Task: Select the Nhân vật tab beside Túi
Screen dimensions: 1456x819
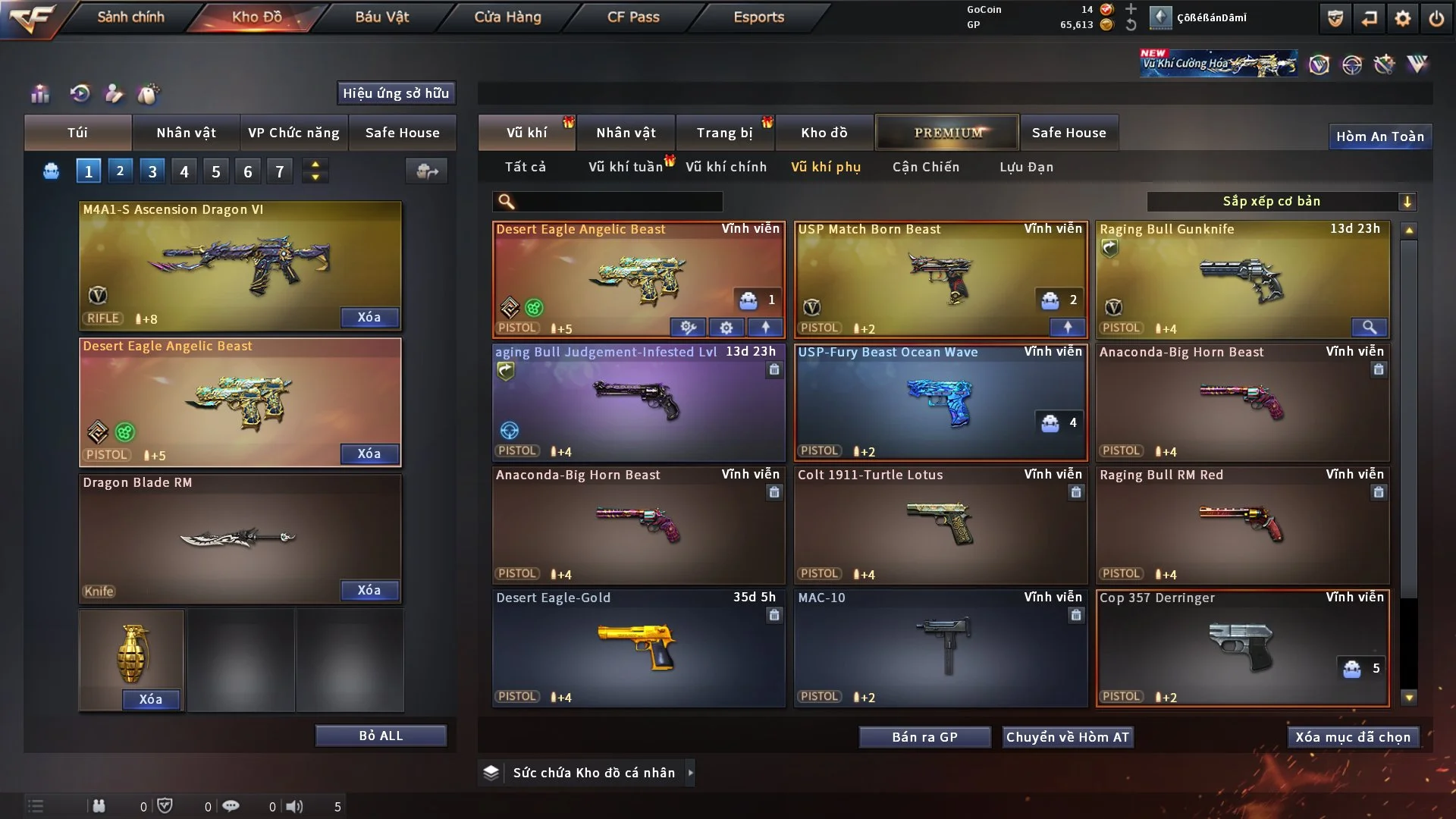Action: [186, 133]
